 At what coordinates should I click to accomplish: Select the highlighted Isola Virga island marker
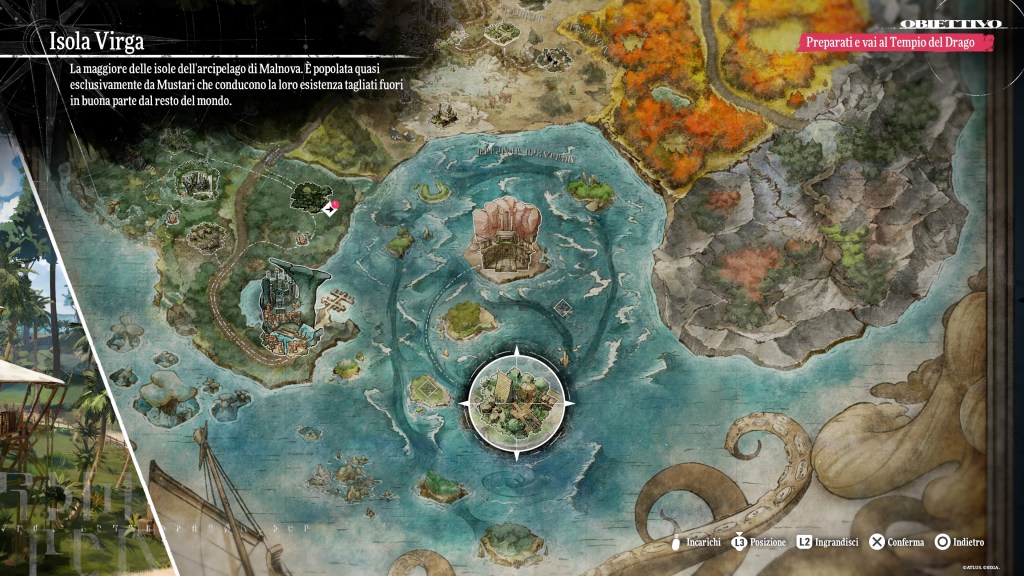(x=516, y=402)
